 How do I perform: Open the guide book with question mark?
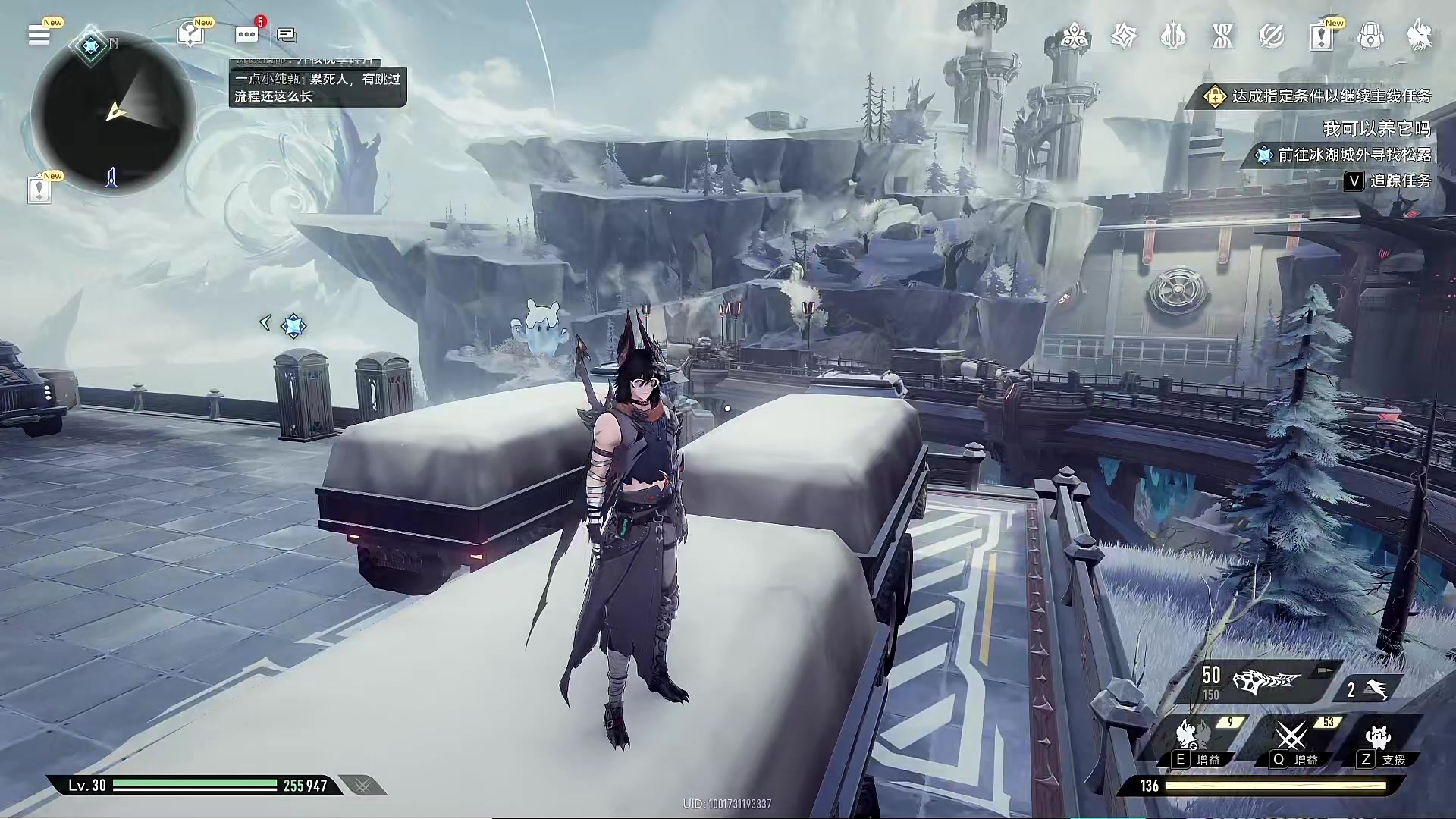[x=190, y=35]
